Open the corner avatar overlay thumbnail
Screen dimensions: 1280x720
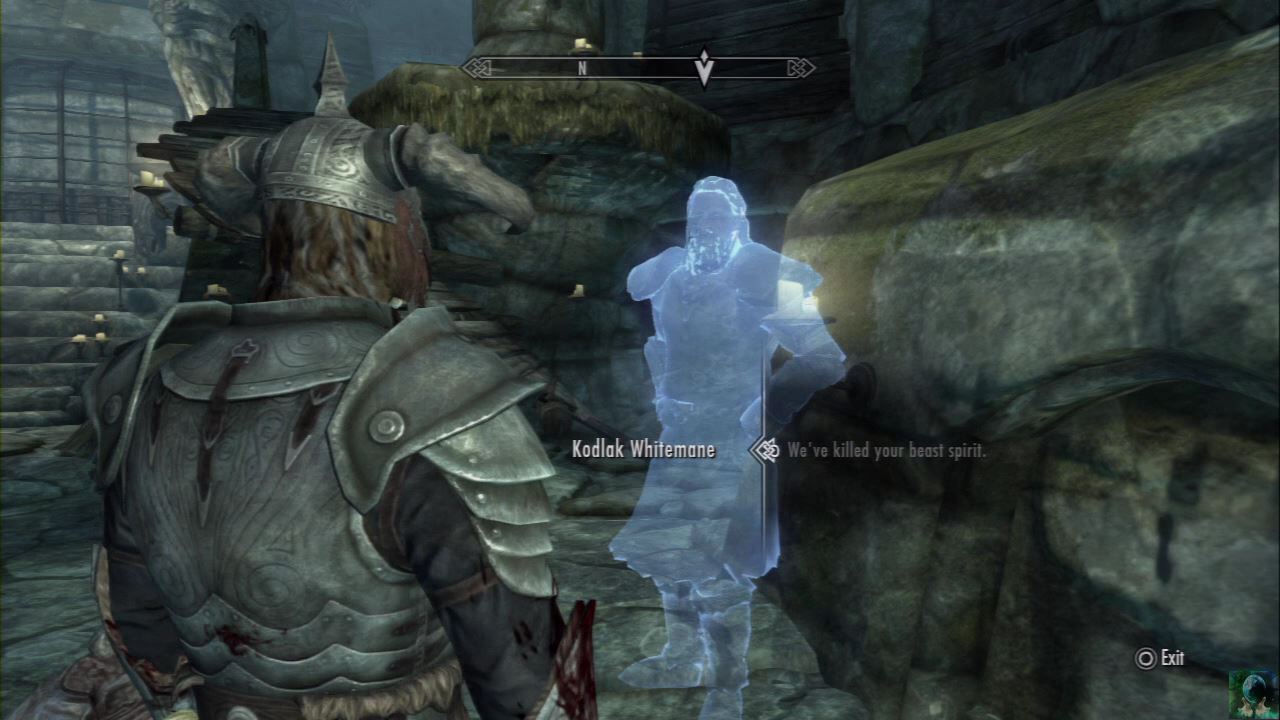(x=1253, y=693)
